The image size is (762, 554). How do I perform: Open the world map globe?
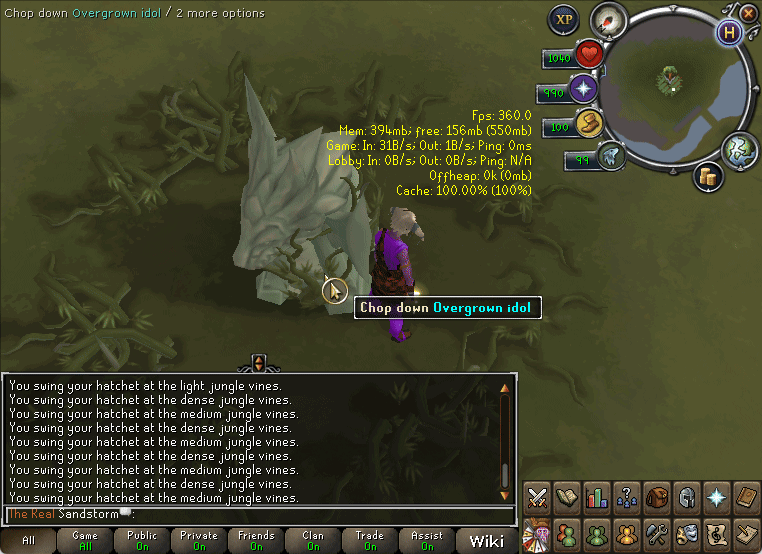(738, 150)
